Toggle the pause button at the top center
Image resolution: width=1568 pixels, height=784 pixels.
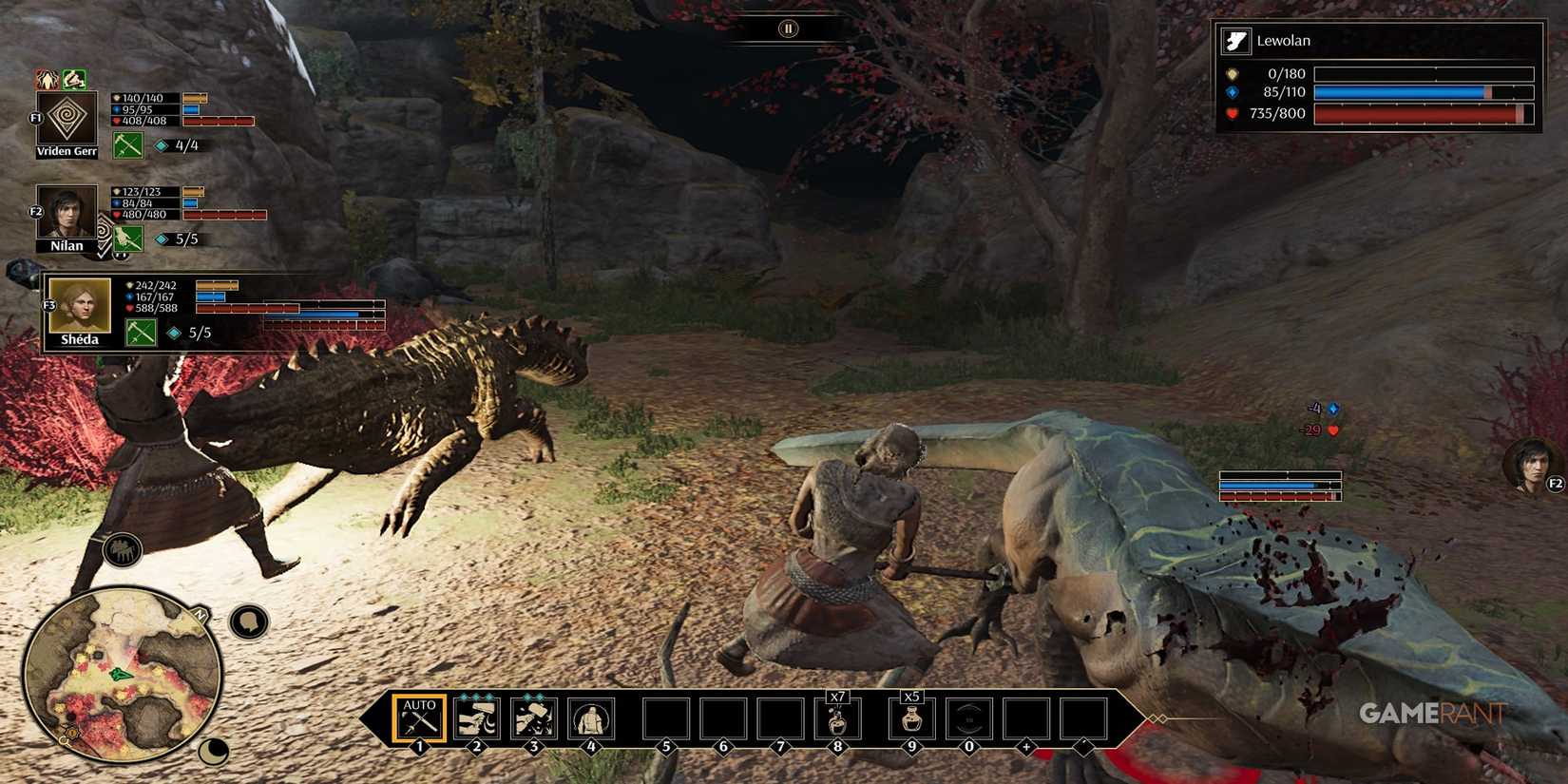(x=787, y=29)
